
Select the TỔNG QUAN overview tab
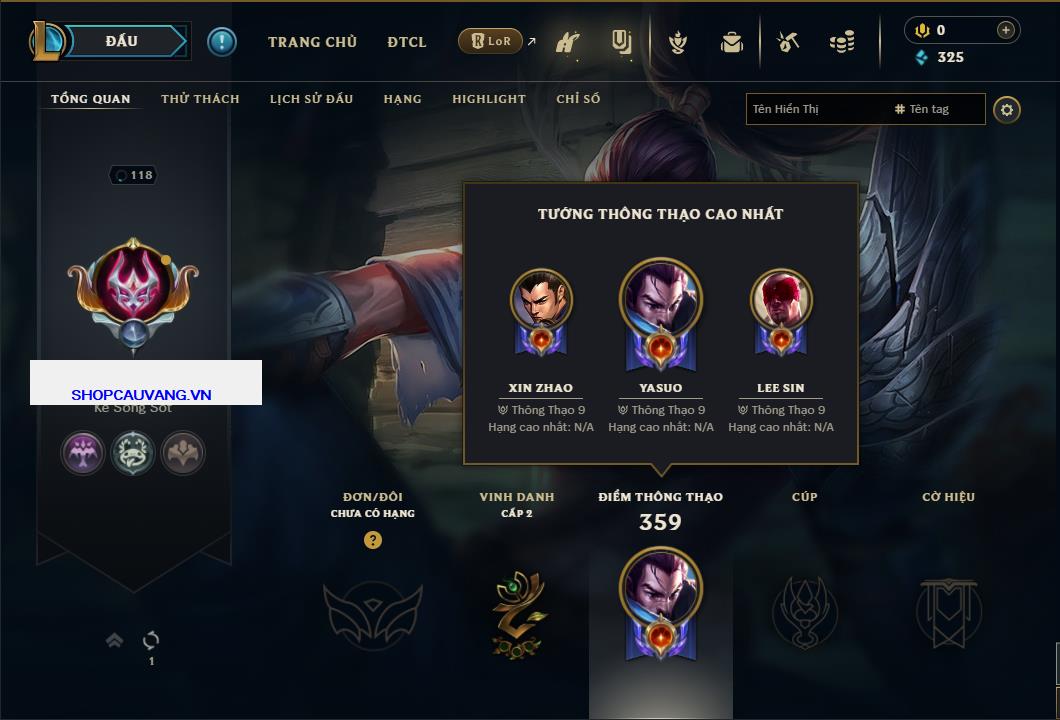[90, 99]
